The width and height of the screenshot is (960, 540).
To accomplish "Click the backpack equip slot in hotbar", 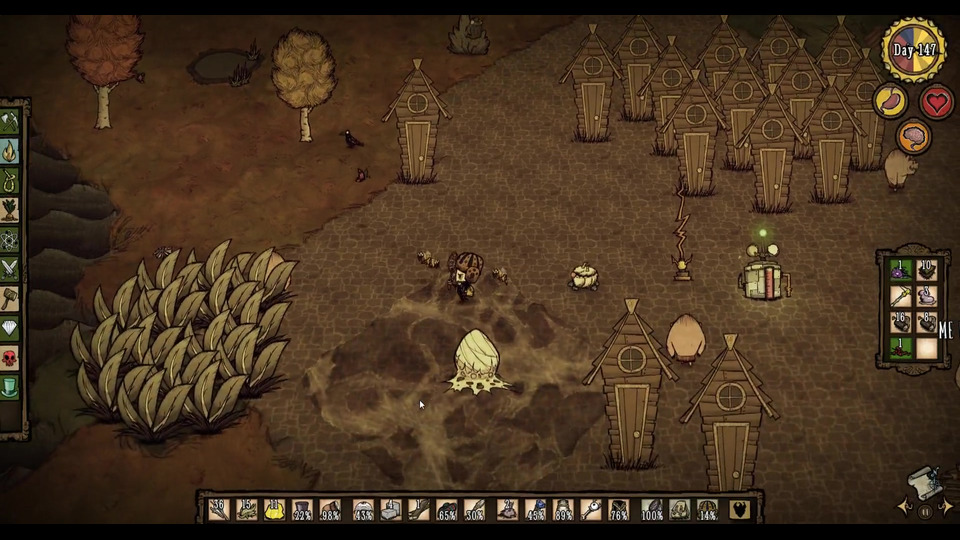I will (740, 509).
